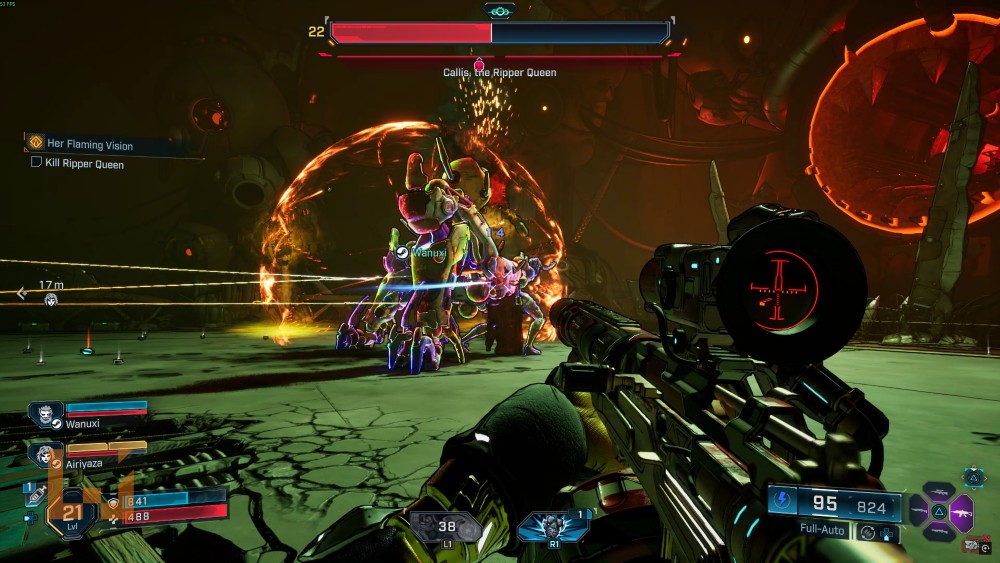Screen dimensions: 1000x563
Task: Switch to the top weapon wheel slot
Action: [x=940, y=491]
